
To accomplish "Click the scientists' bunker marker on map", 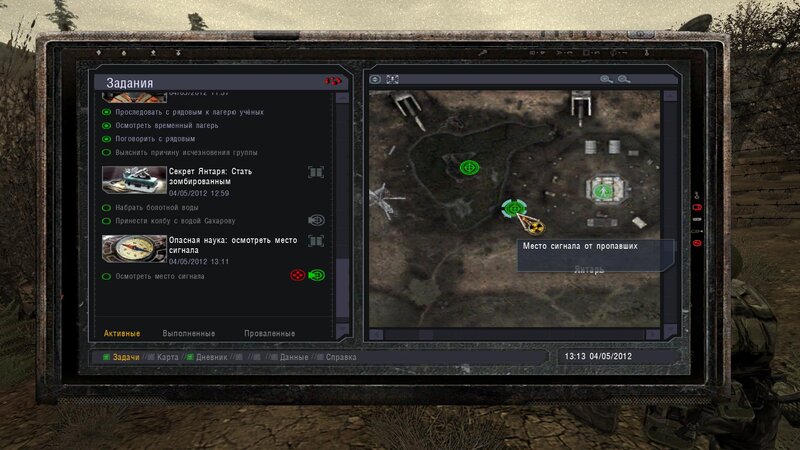I will click(x=602, y=190).
